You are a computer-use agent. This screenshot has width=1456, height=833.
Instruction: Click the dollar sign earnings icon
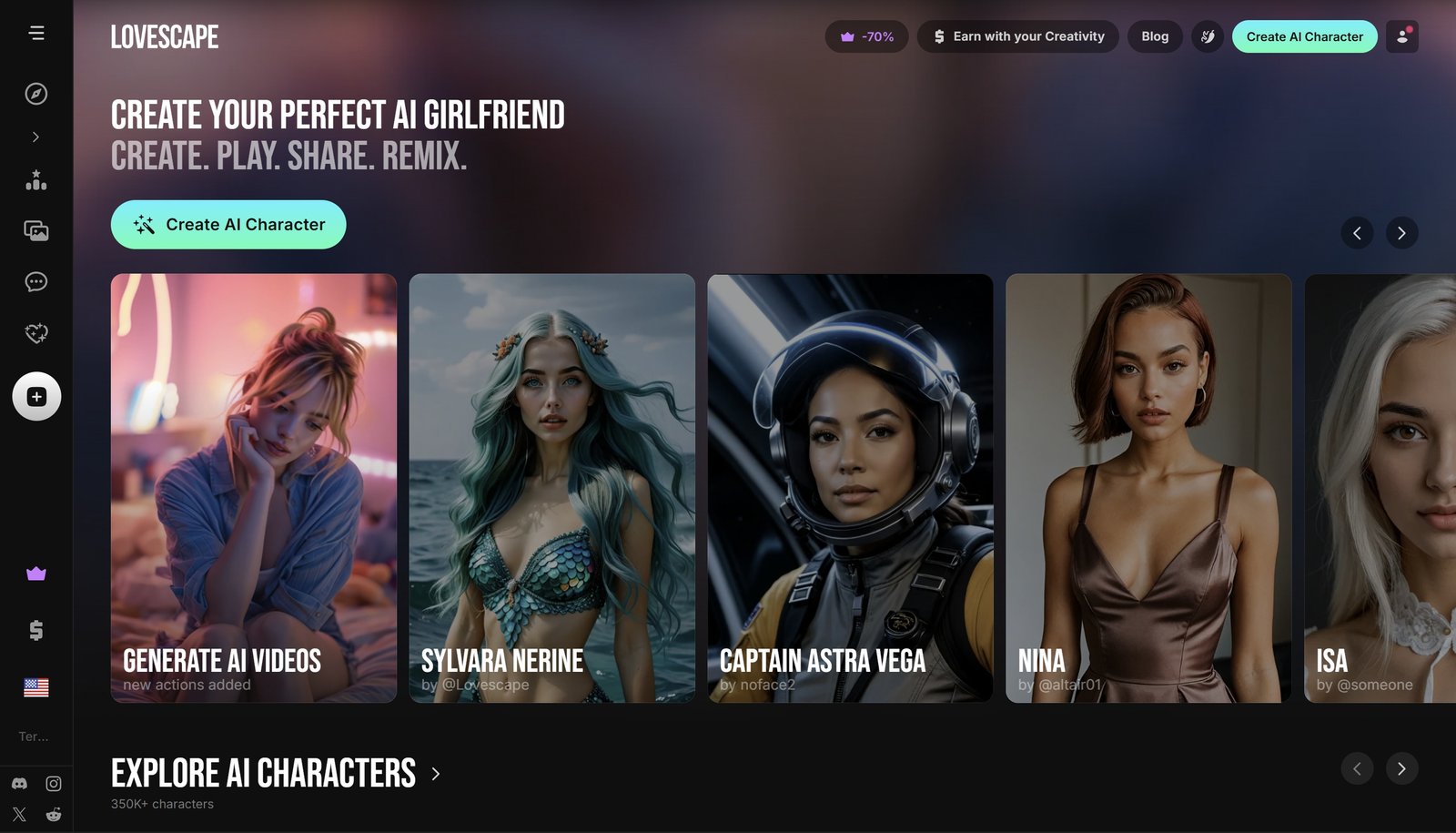35,629
